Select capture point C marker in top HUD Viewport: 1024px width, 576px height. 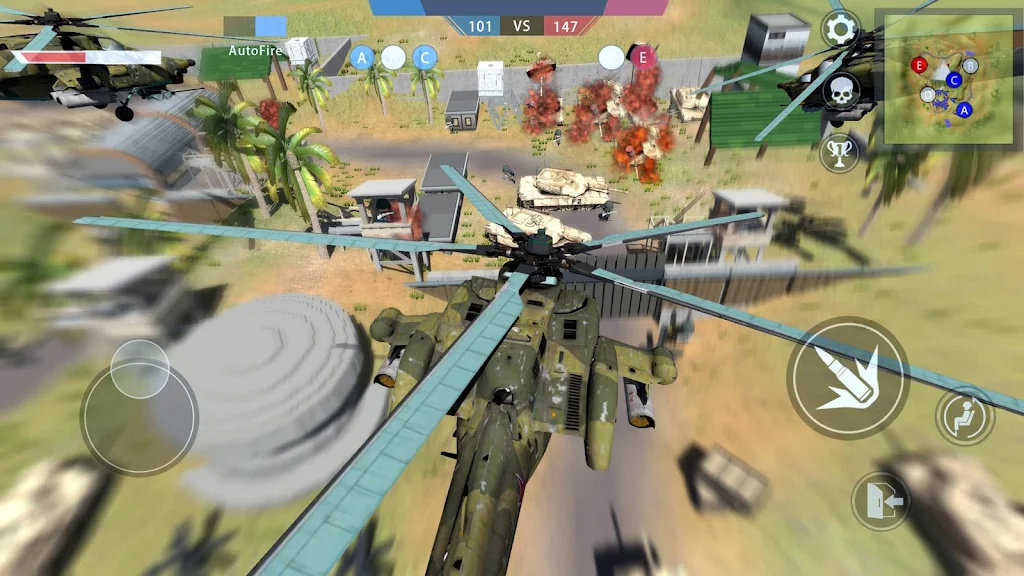pos(425,58)
